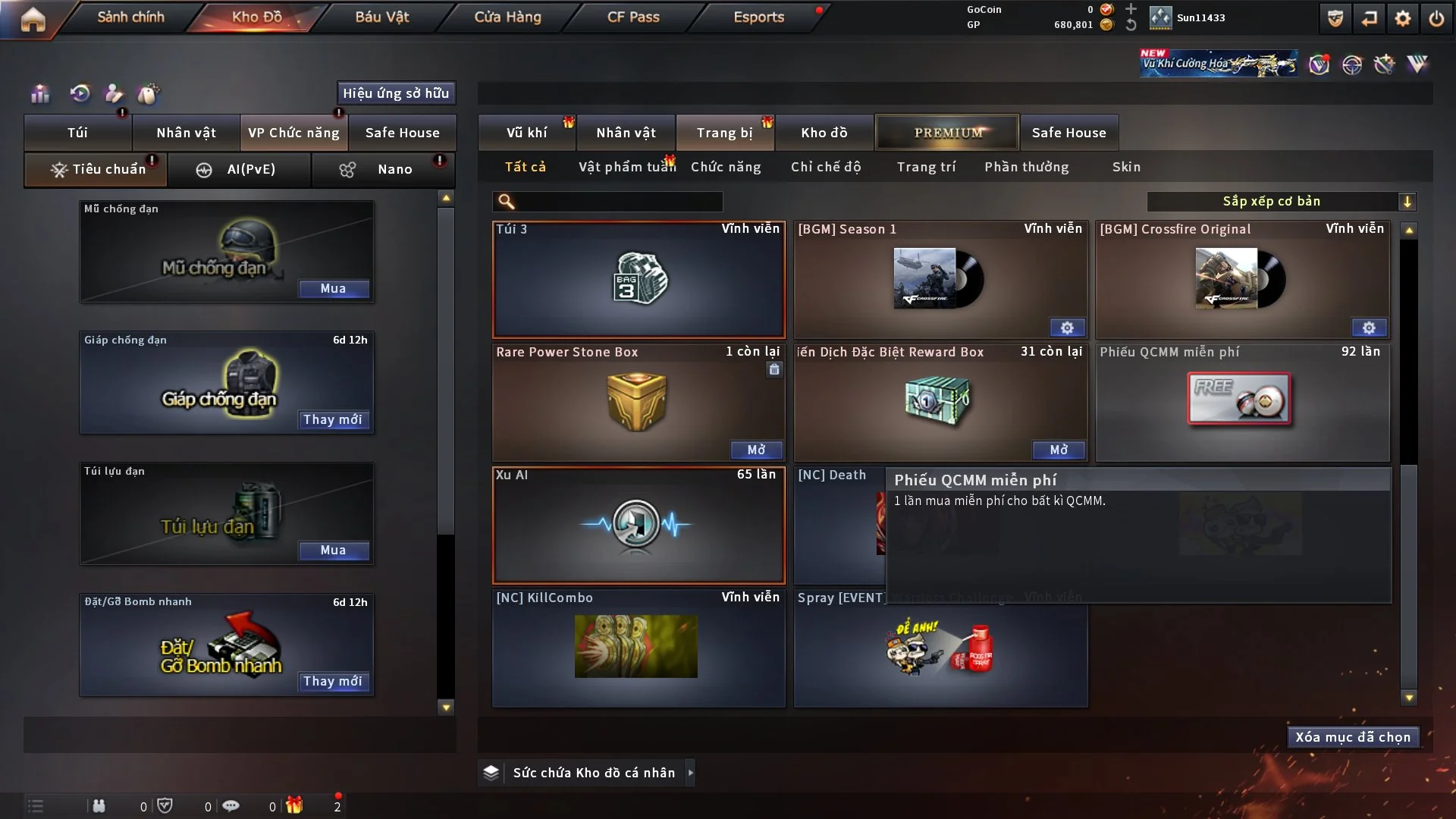Open the Sắp xếp cơ bản sort dropdown
Image resolution: width=1456 pixels, height=819 pixels.
click(x=1281, y=202)
